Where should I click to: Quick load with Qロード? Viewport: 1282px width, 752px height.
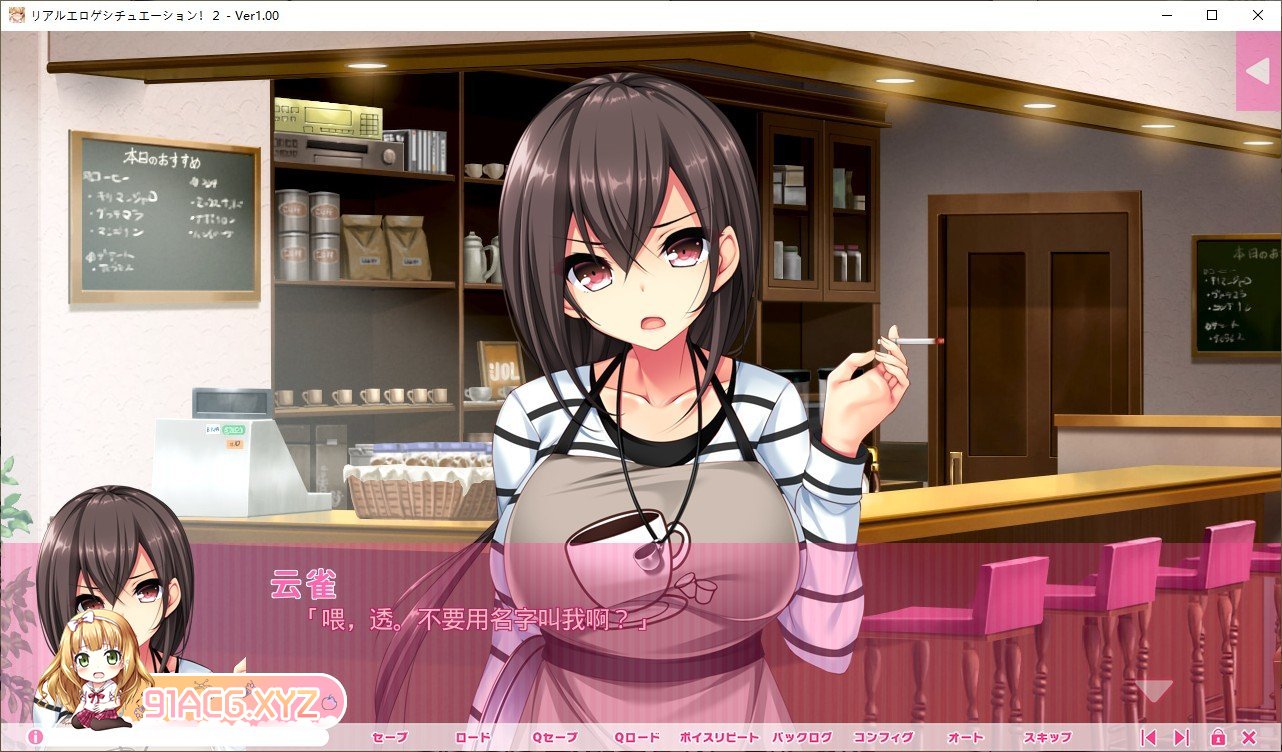(x=637, y=738)
